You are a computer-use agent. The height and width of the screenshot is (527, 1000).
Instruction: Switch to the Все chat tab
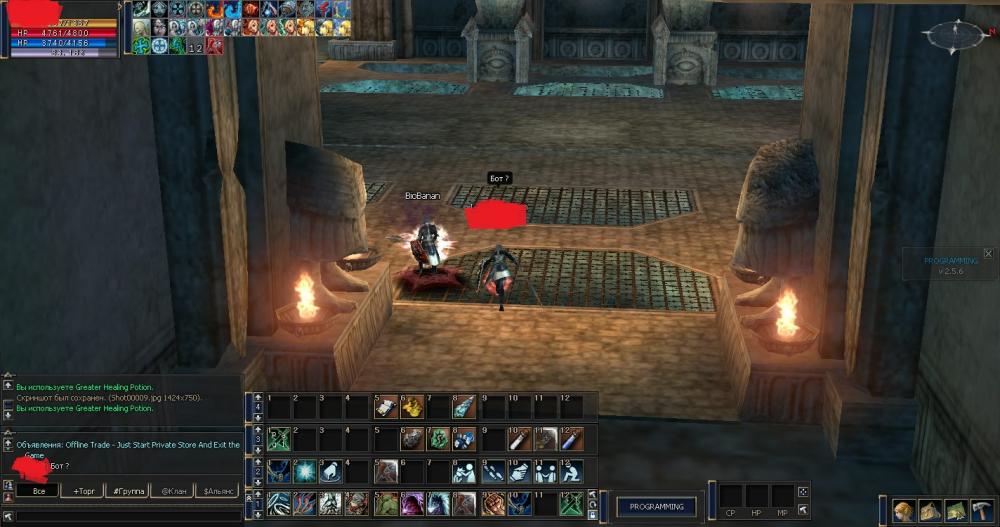[x=38, y=491]
